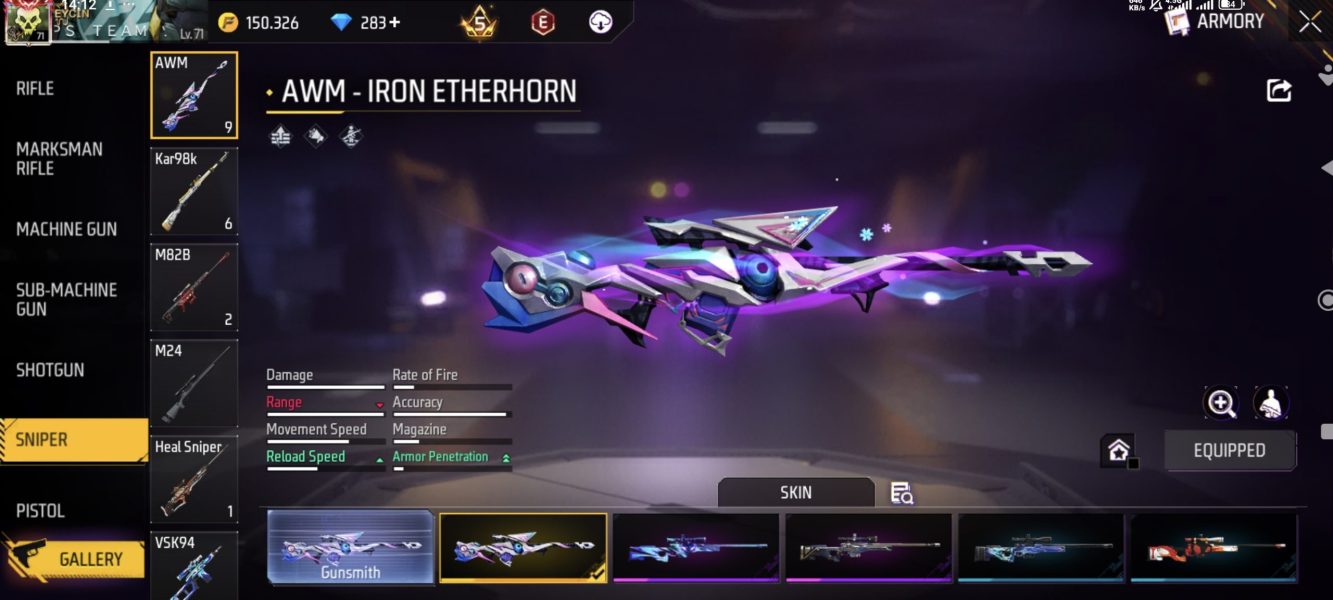This screenshot has height=600, width=1333.
Task: Switch to Machine Gun category
Action: pos(66,229)
